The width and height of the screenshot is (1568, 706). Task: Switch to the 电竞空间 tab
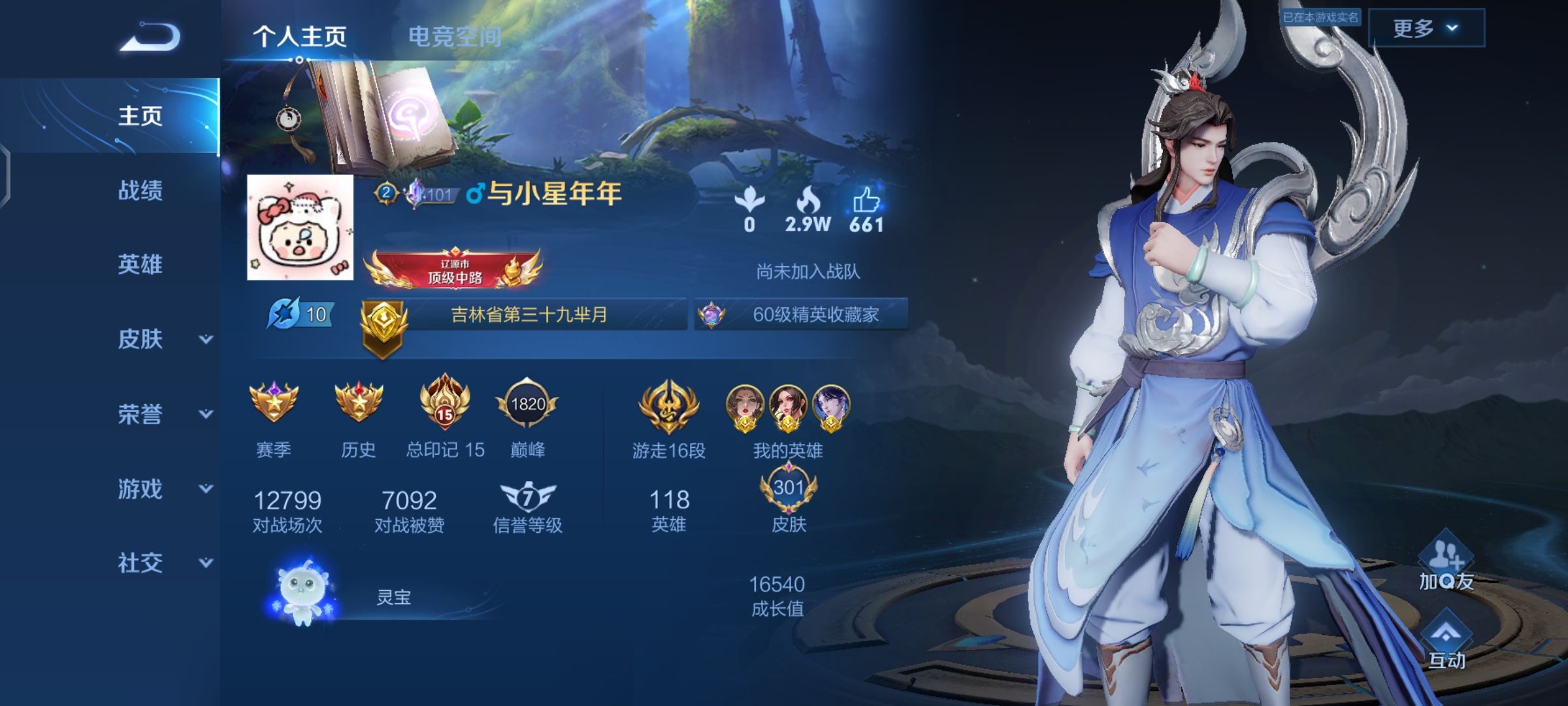click(x=455, y=37)
